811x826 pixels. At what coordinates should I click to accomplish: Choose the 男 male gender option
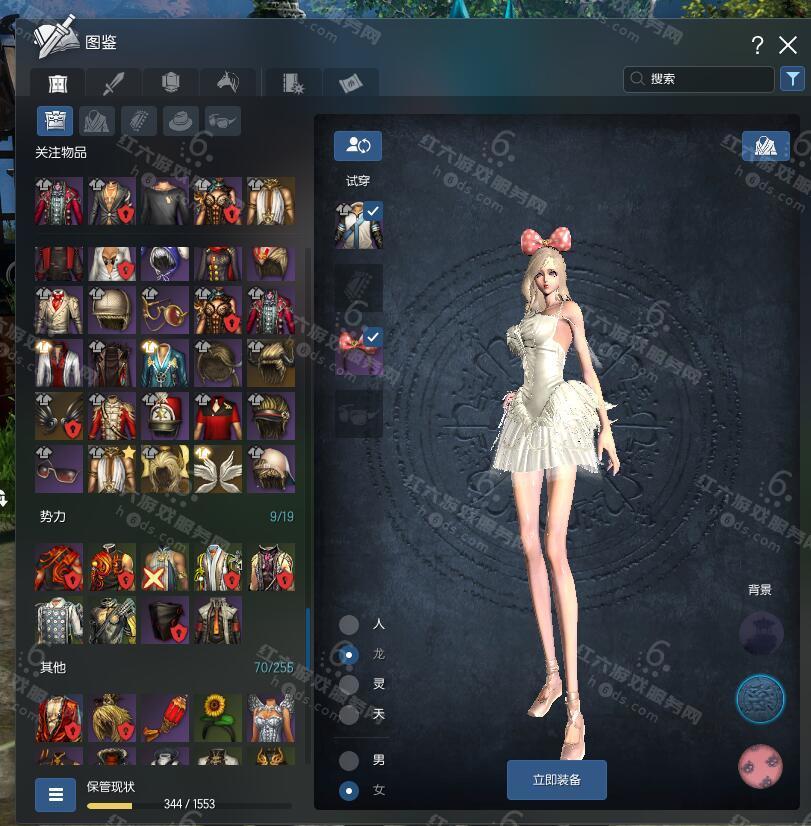tap(349, 760)
